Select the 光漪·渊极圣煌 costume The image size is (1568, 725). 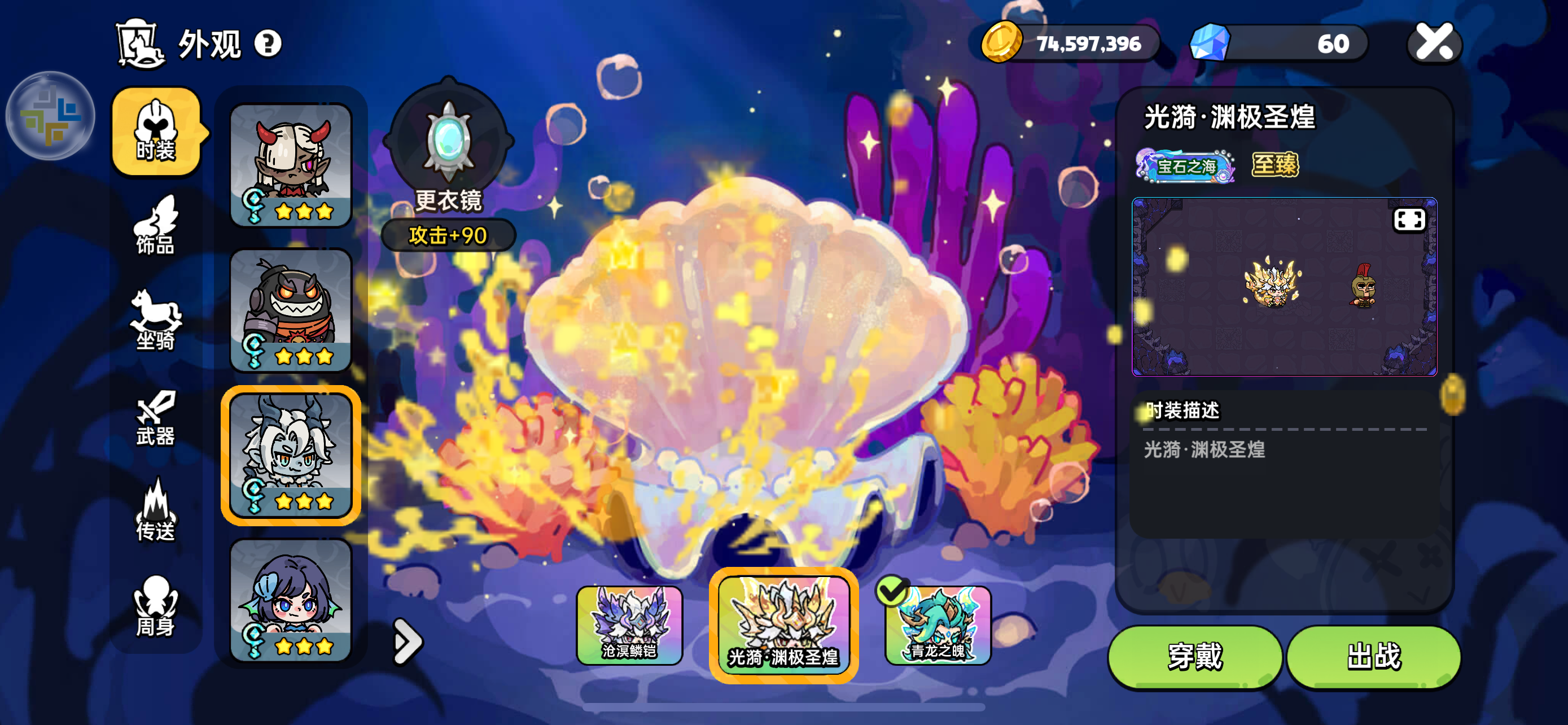pyautogui.click(x=783, y=624)
